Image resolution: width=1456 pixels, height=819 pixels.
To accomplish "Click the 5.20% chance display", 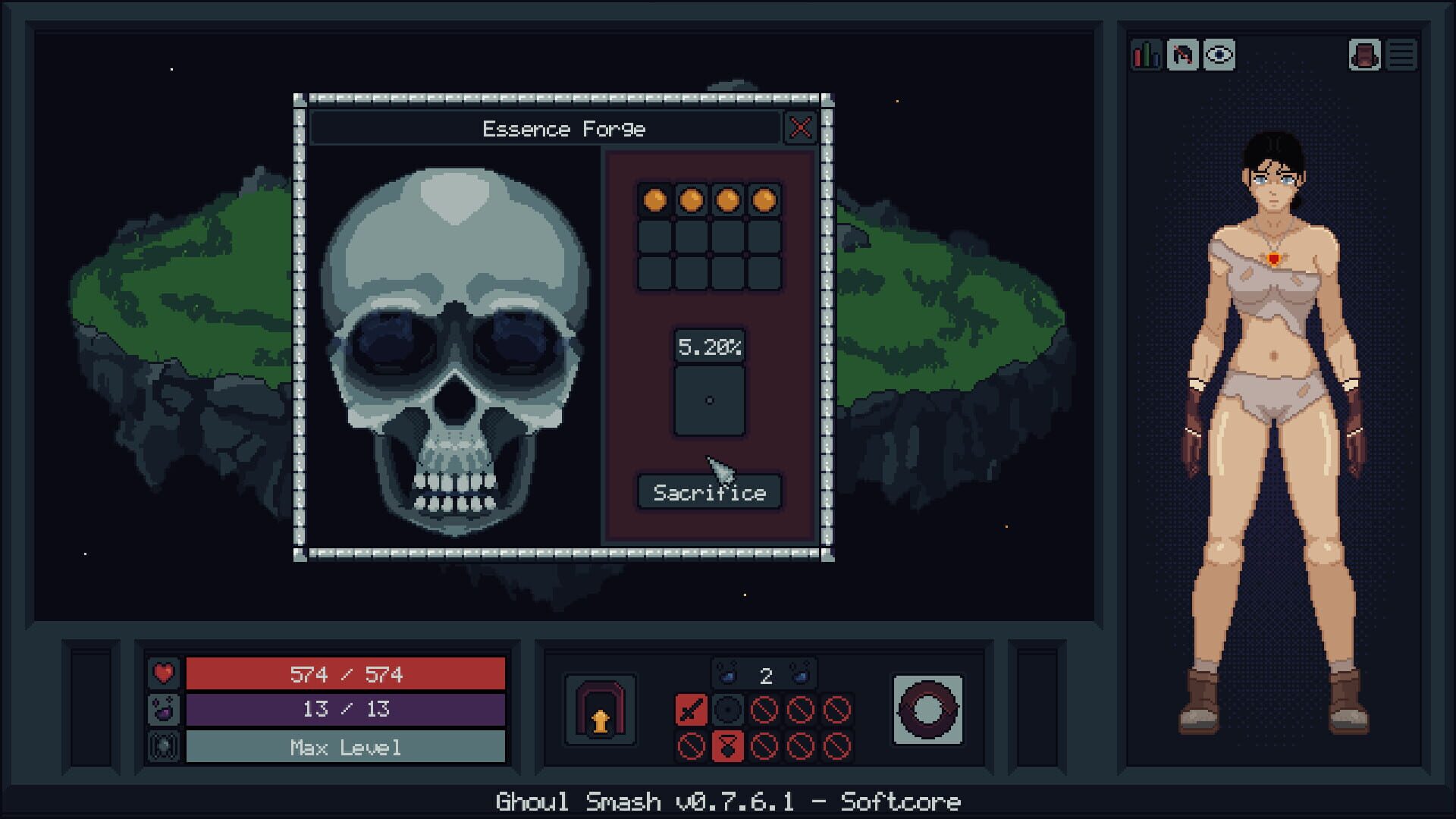I will (711, 345).
